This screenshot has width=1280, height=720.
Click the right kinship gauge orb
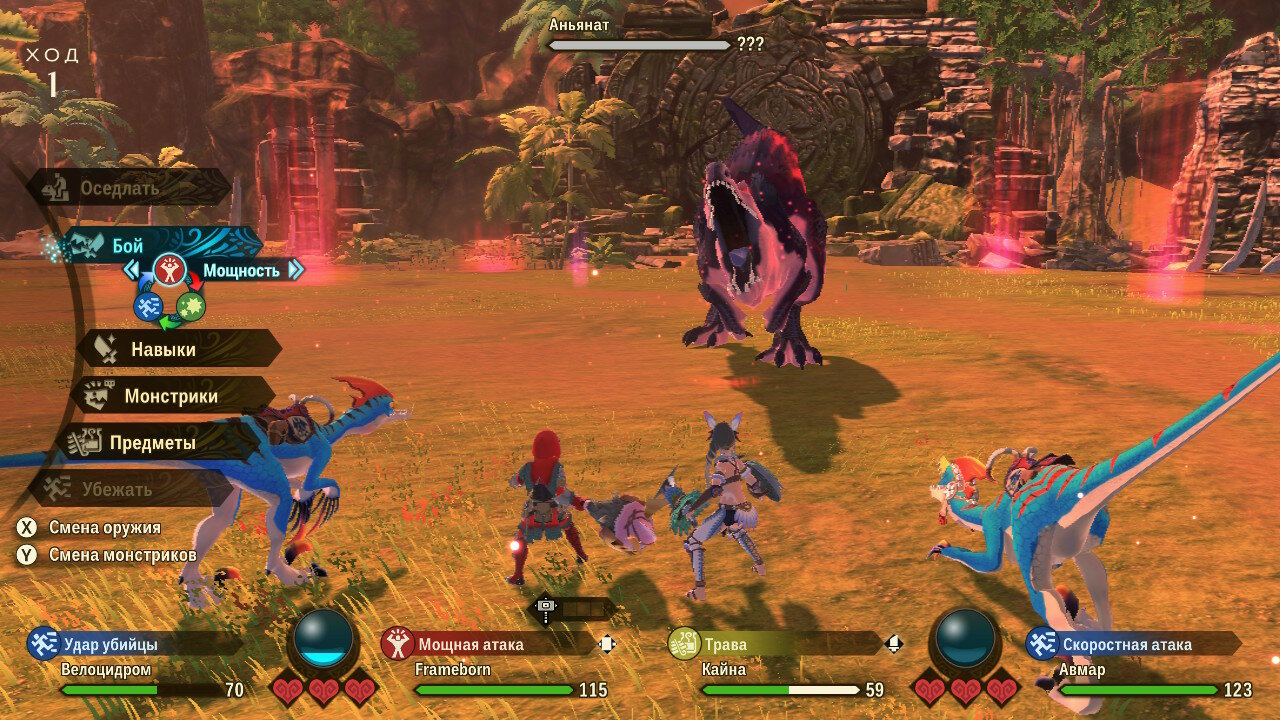(x=965, y=640)
